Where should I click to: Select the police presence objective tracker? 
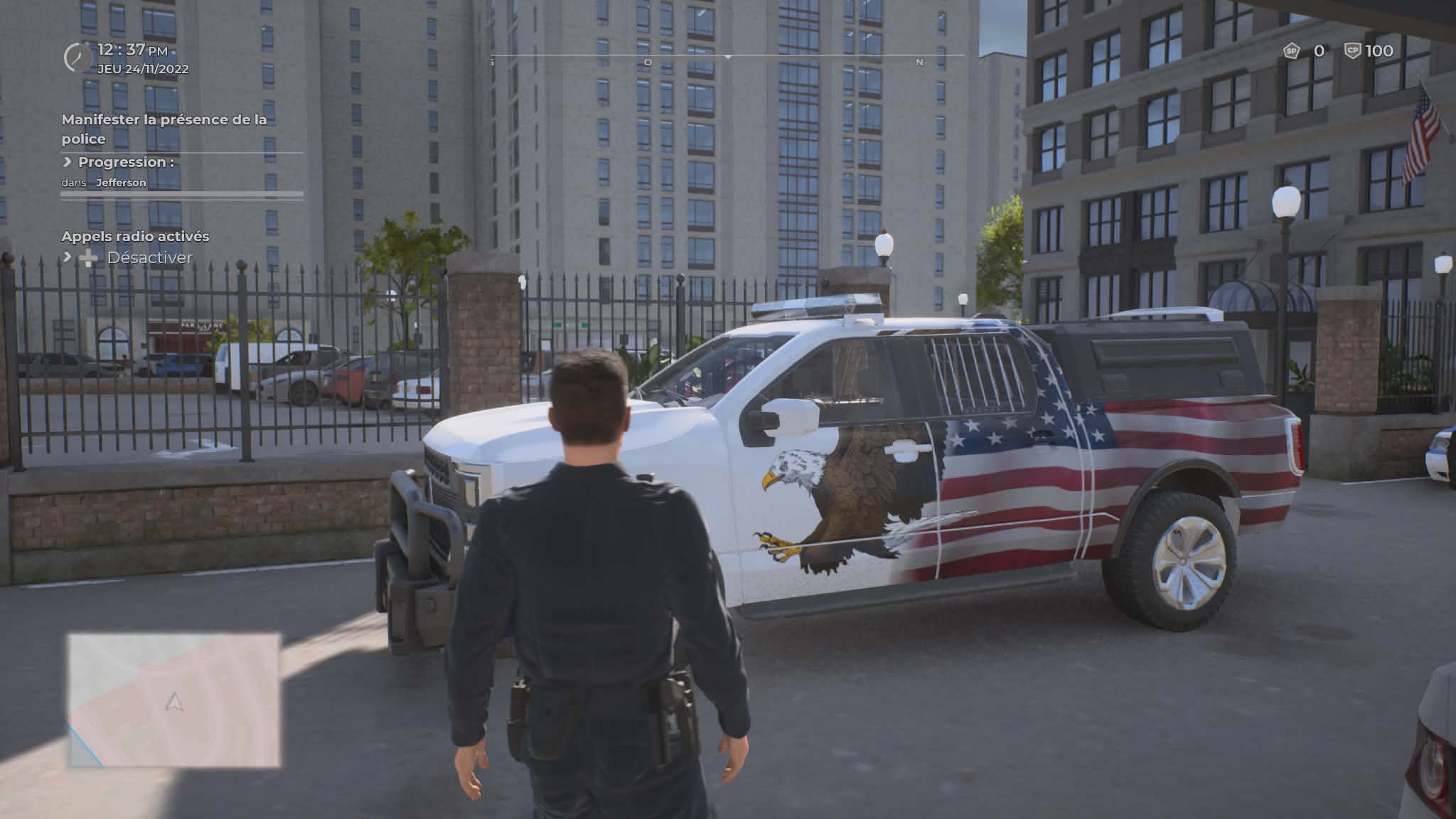point(164,129)
